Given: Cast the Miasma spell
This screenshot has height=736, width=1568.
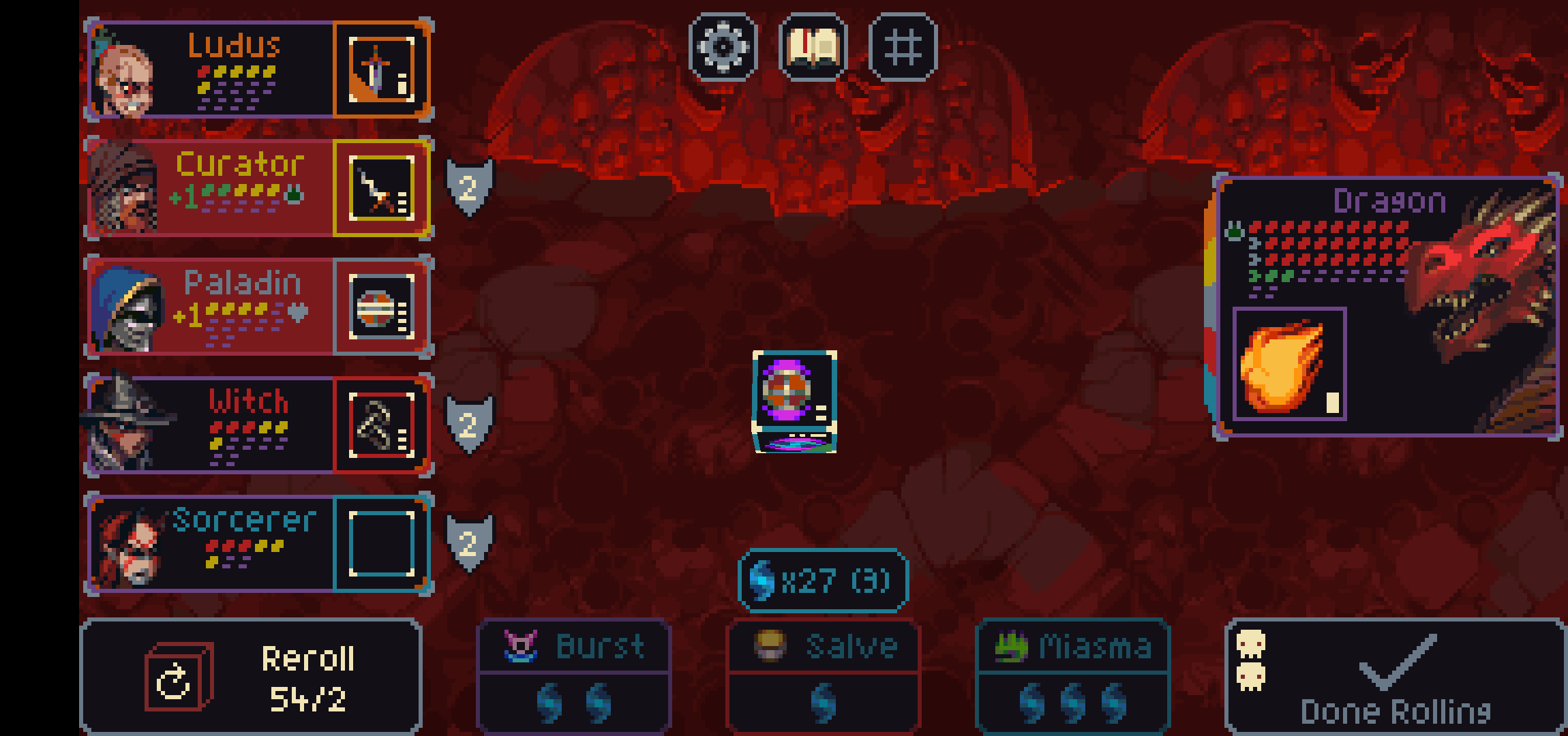Looking at the screenshot, I should (1072, 676).
